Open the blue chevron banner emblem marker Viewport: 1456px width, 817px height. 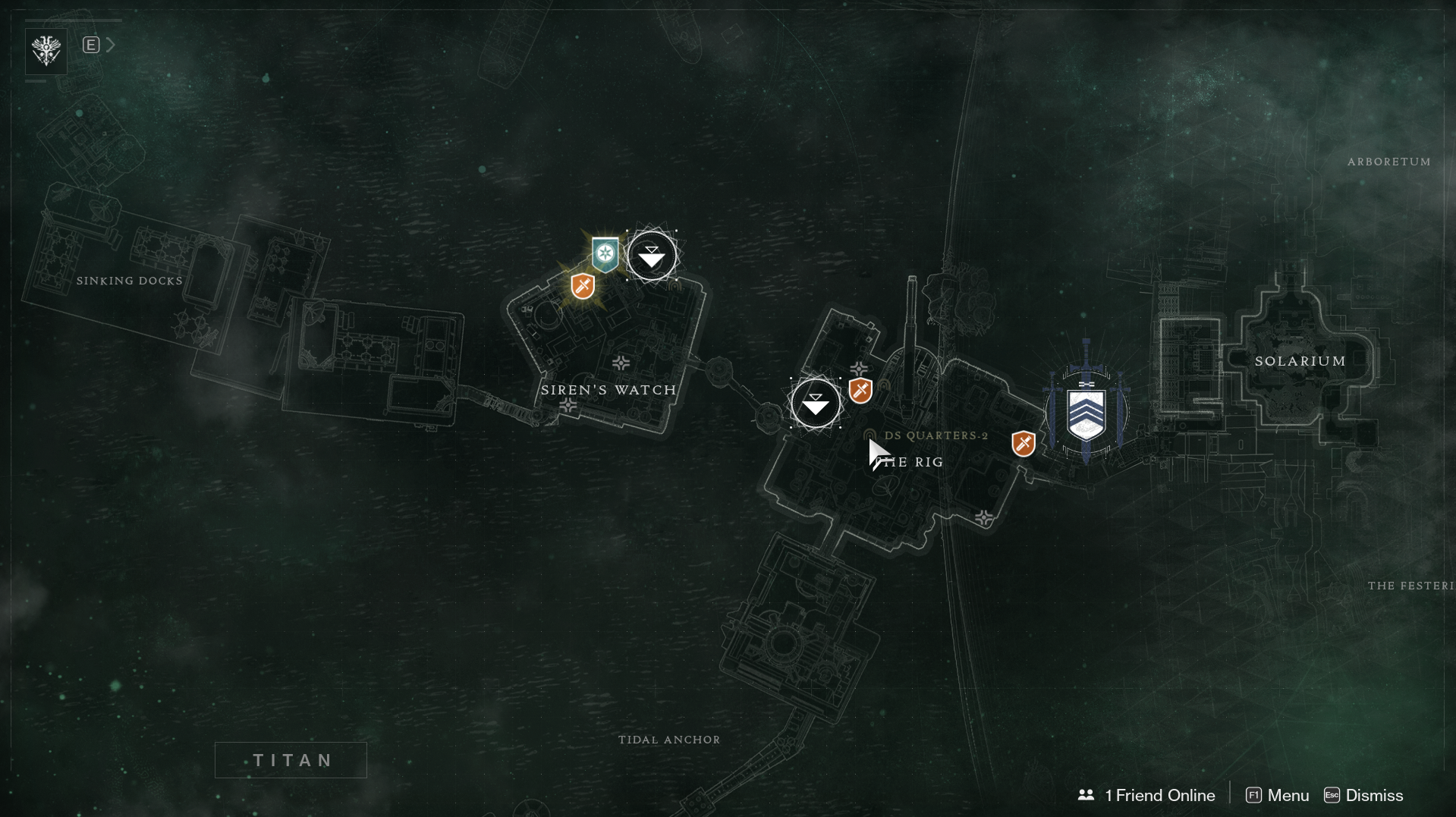tap(1086, 413)
